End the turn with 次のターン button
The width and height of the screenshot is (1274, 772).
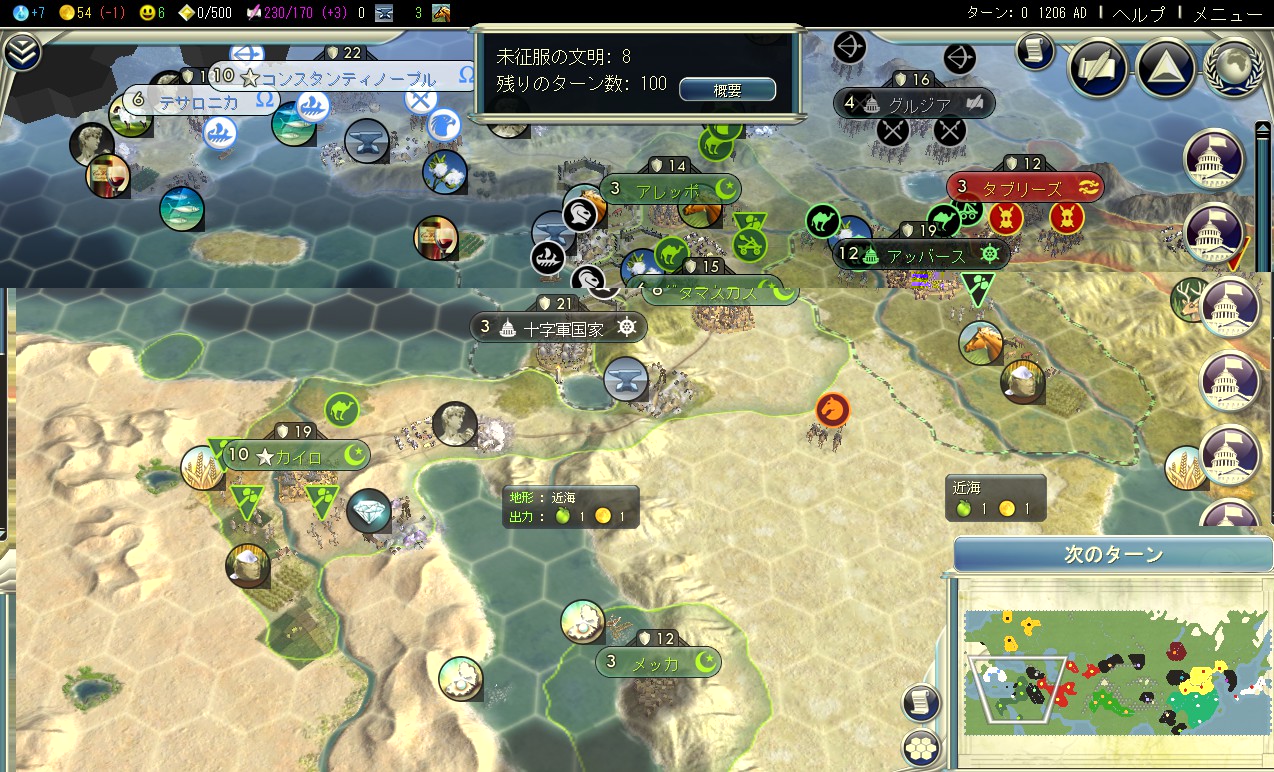click(1112, 555)
